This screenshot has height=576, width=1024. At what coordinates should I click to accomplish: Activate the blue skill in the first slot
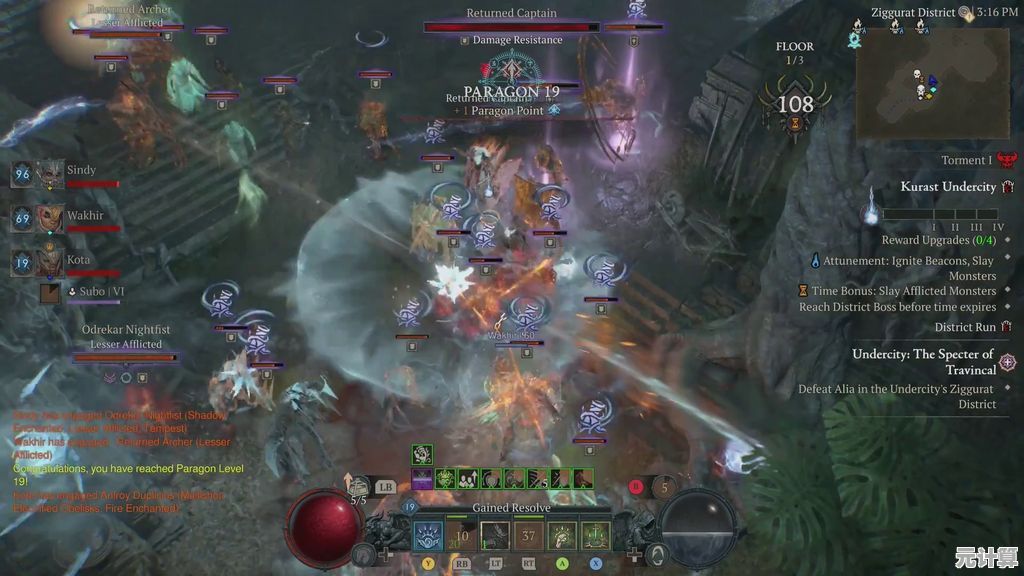pyautogui.click(x=428, y=535)
